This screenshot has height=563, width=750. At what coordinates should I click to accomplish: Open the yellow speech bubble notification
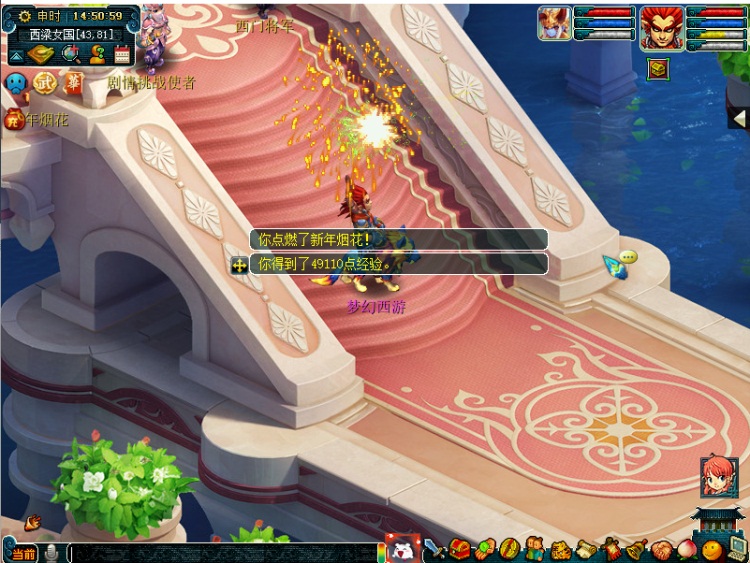(627, 257)
